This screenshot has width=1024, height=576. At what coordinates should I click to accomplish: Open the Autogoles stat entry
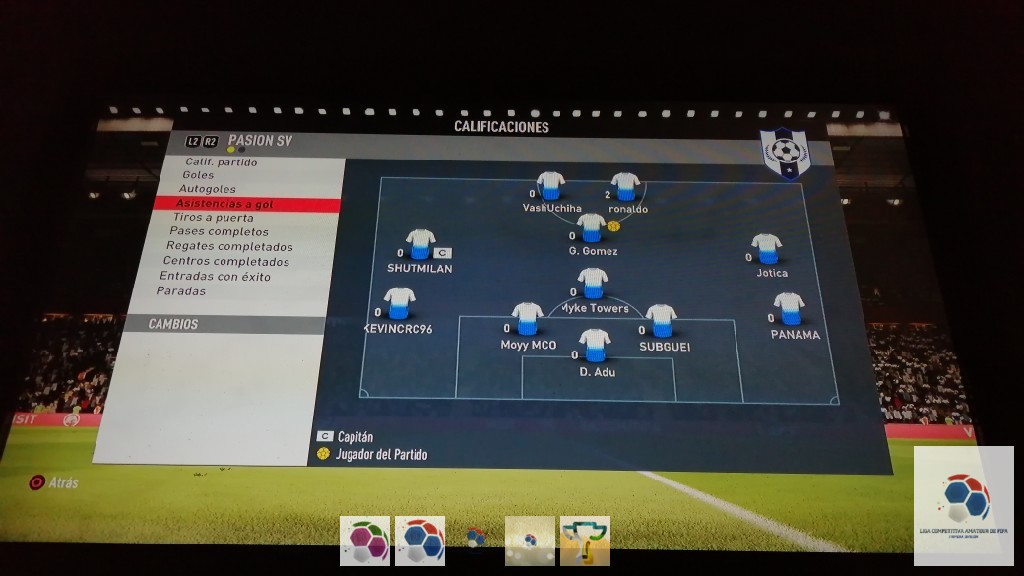point(207,189)
